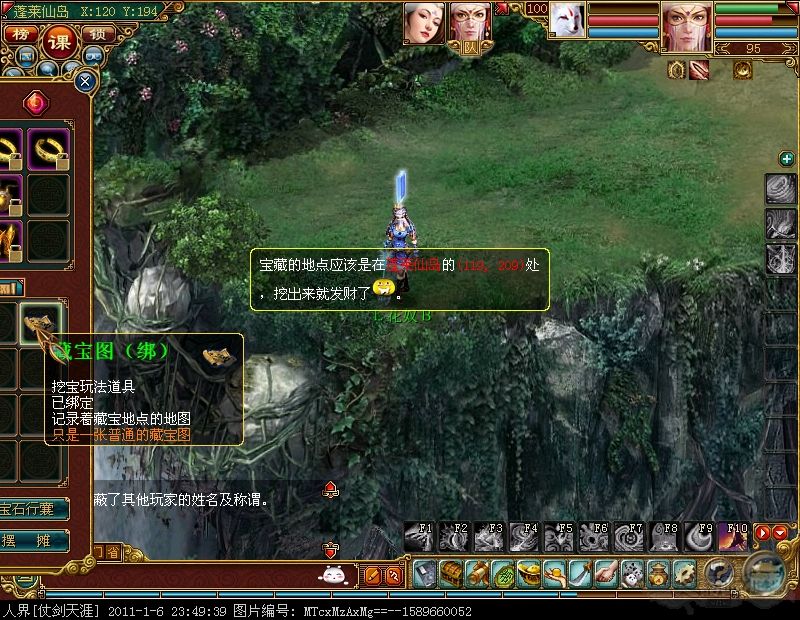Click the gold ingot toolbar icon
The image size is (800, 620).
click(529, 574)
